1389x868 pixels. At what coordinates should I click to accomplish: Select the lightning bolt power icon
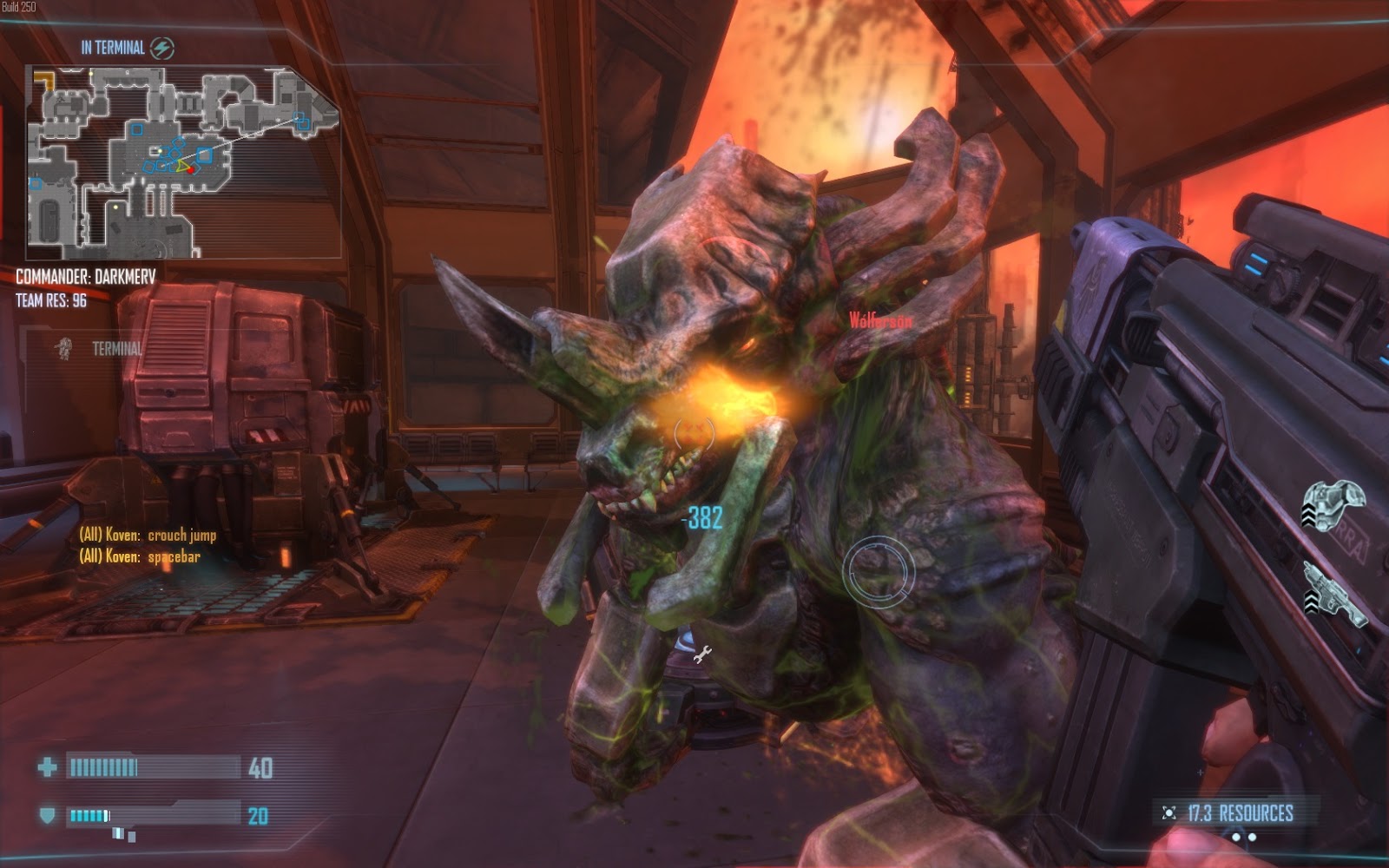161,48
